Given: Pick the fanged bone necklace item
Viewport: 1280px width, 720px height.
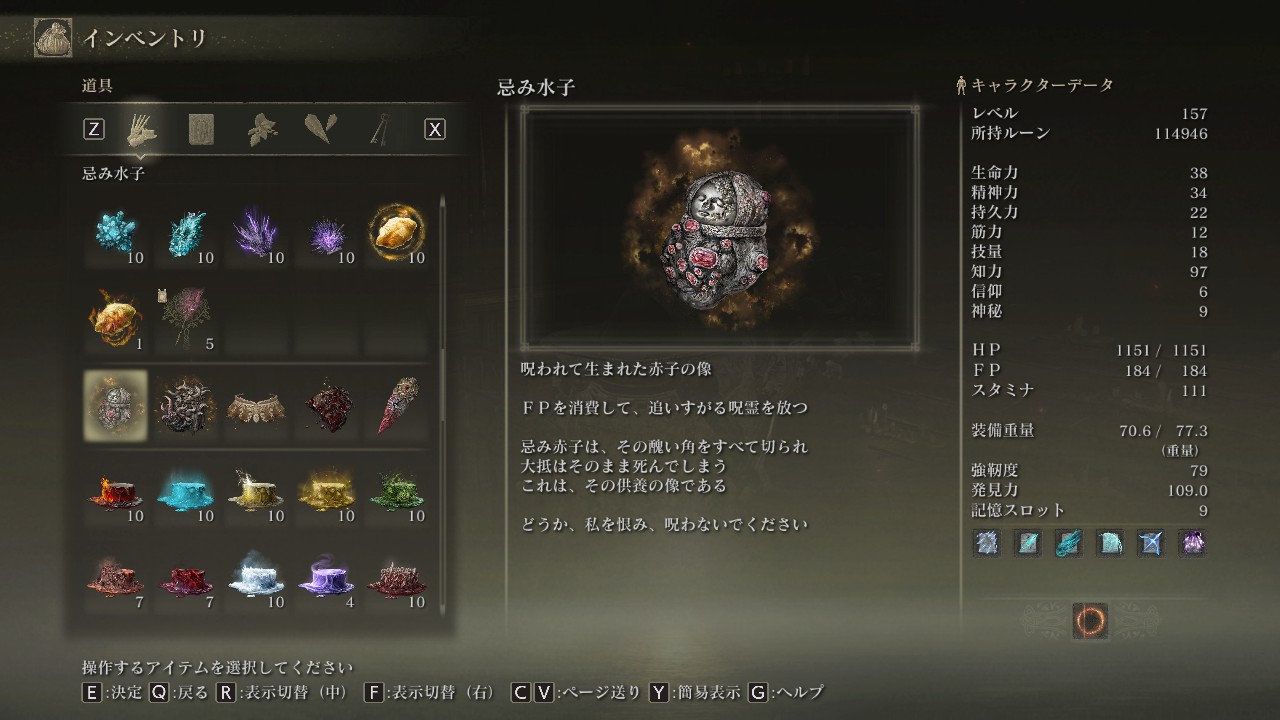Looking at the screenshot, I should point(256,405).
